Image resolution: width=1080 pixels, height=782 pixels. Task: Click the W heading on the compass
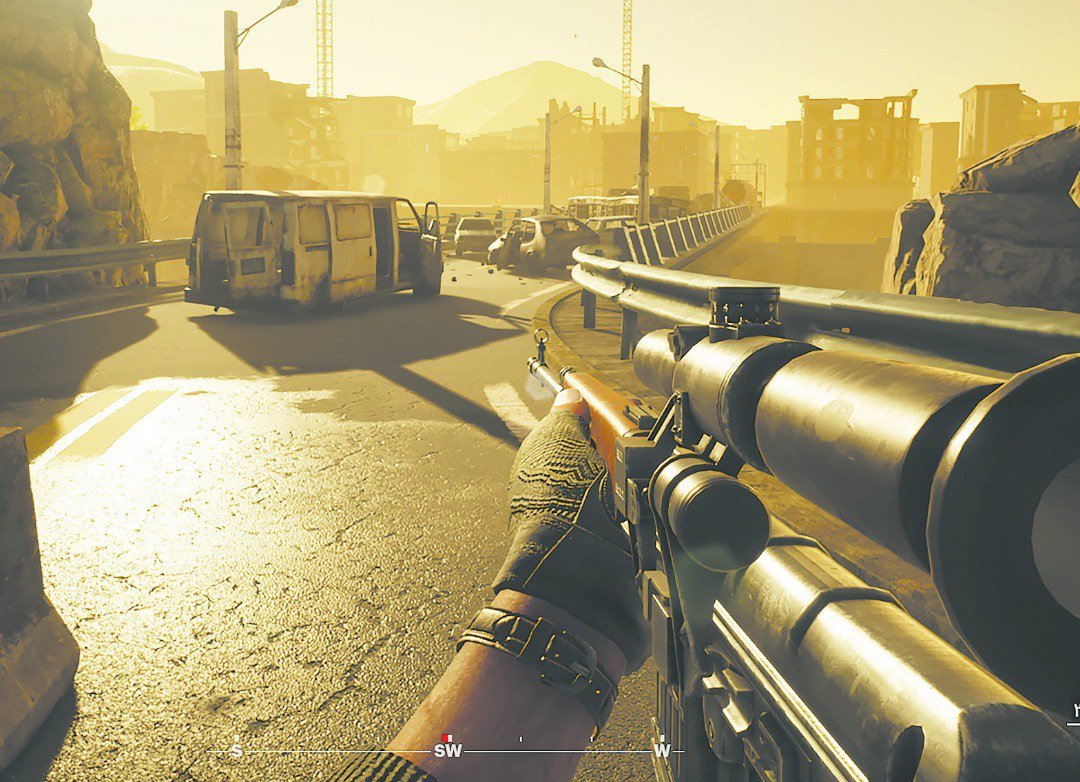click(x=662, y=750)
